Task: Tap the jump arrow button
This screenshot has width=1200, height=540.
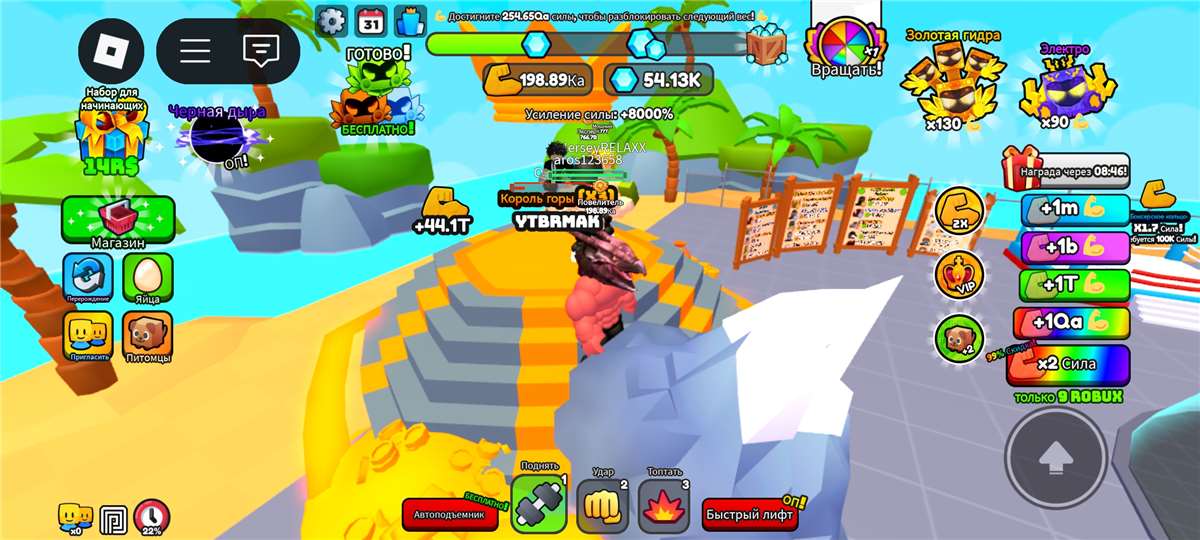Action: click(1054, 459)
